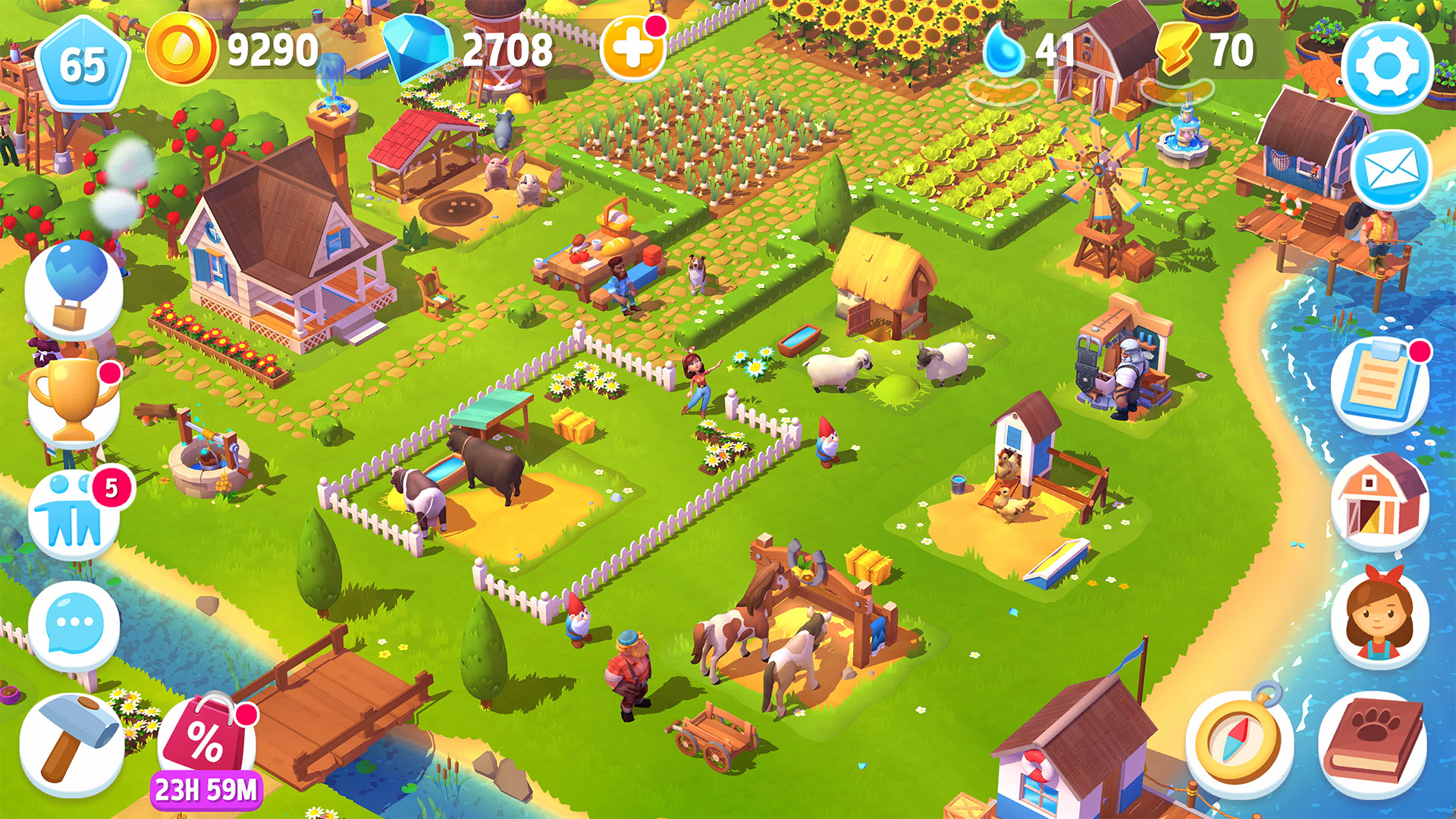Open the hammer build menu
The image size is (1456, 819).
(x=72, y=739)
